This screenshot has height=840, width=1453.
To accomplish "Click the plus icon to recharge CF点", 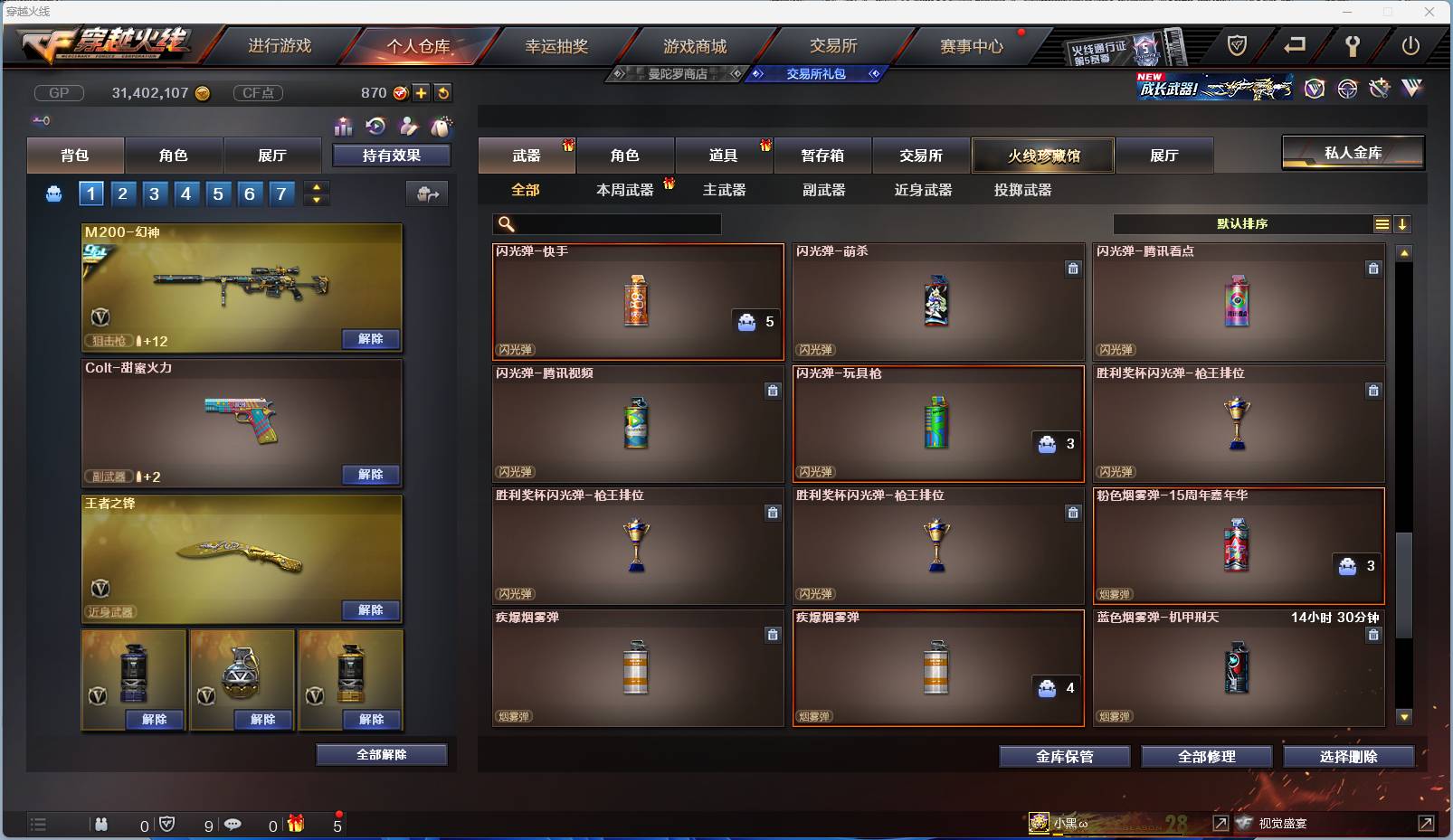I will 421,92.
